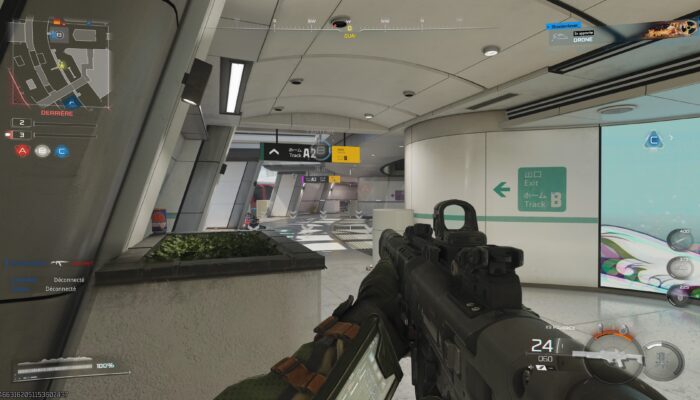Click the B objective marker near Track sign
This screenshot has height=400, width=700.
click(x=321, y=149)
